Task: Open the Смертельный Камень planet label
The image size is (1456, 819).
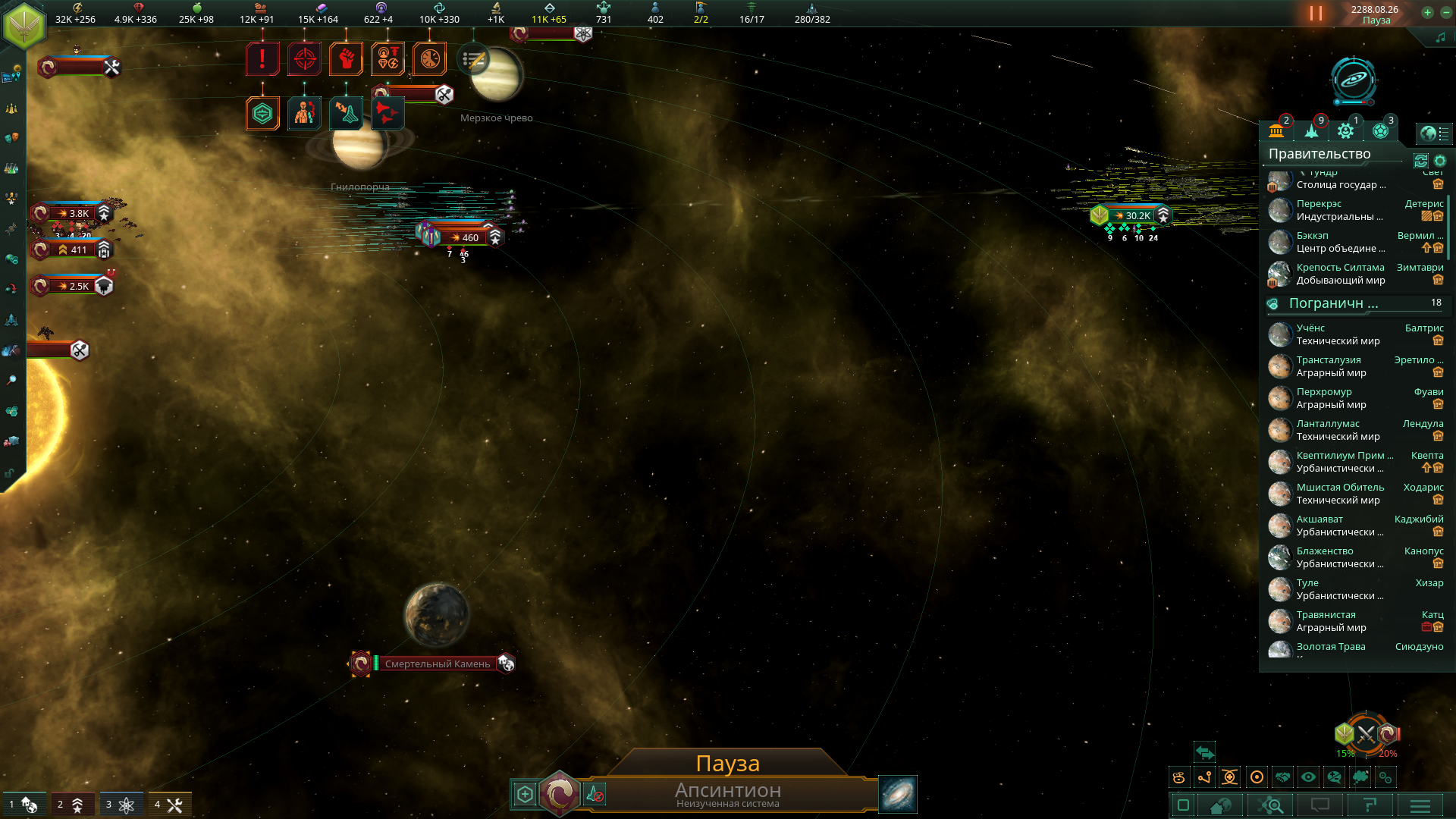Action: [438, 664]
